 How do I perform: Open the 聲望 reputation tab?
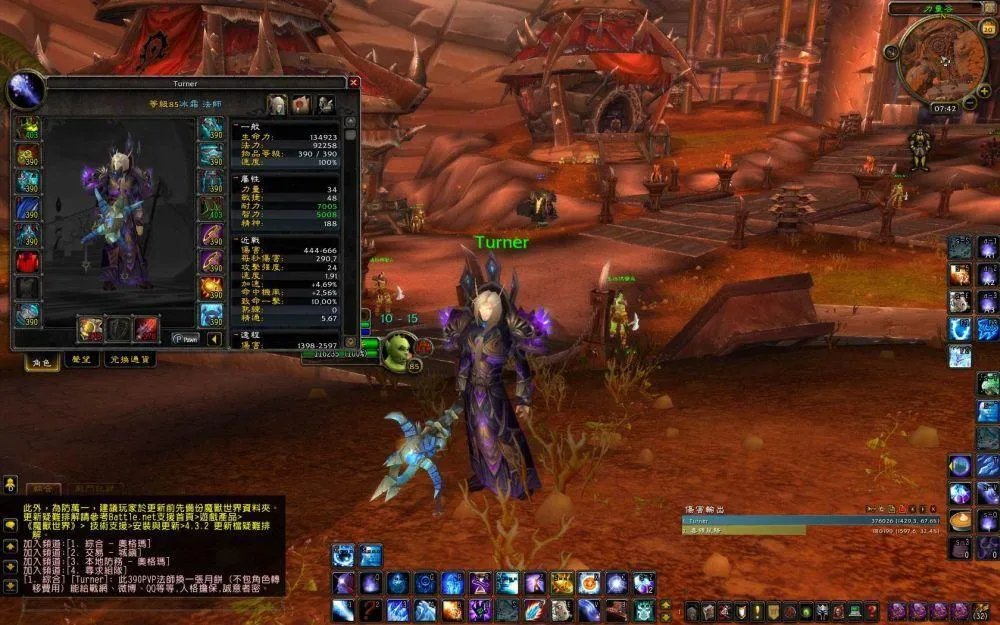(x=81, y=360)
